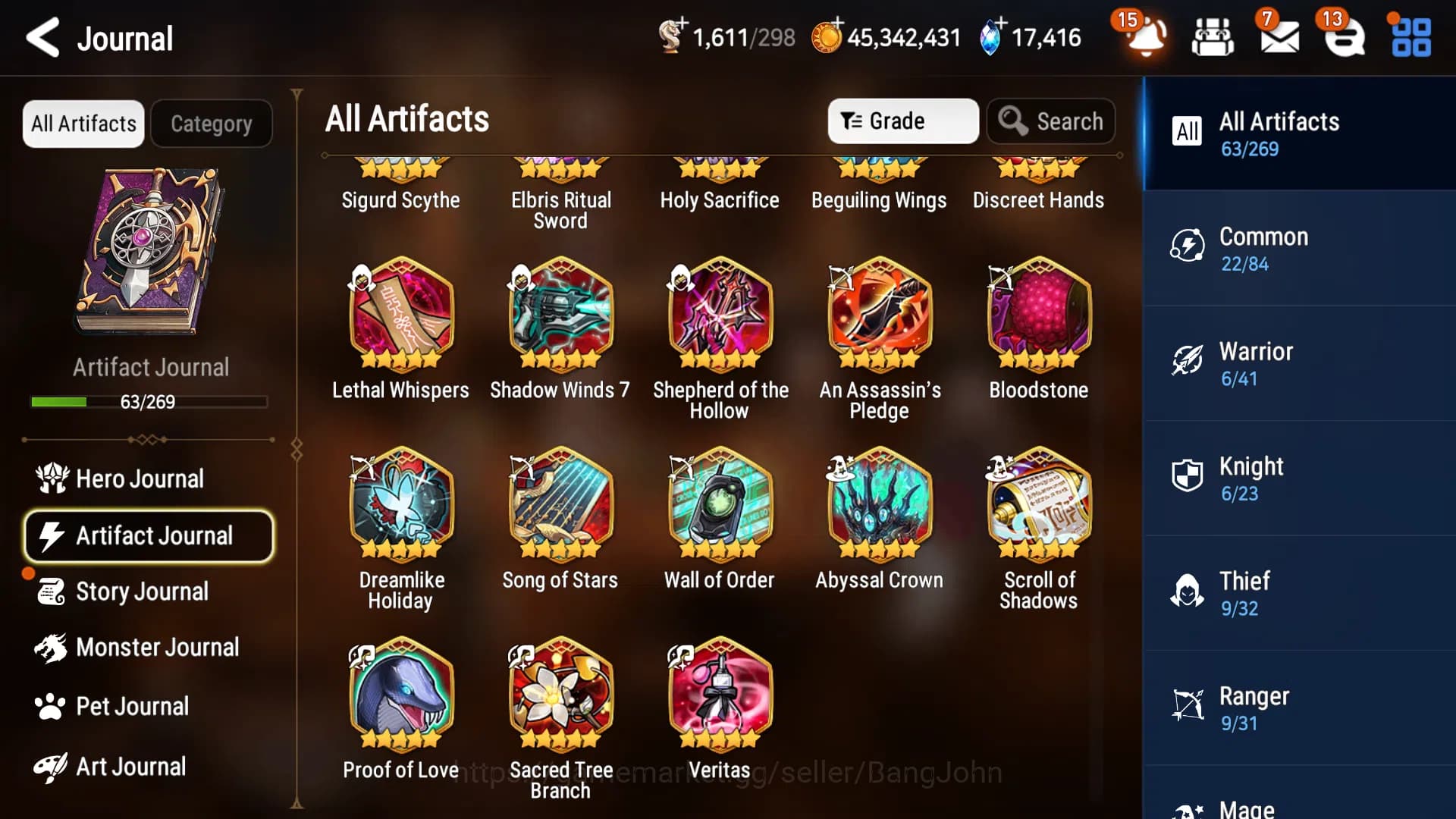Viewport: 1456px width, 819px height.
Task: Open the artifact Search
Action: pos(1051,121)
